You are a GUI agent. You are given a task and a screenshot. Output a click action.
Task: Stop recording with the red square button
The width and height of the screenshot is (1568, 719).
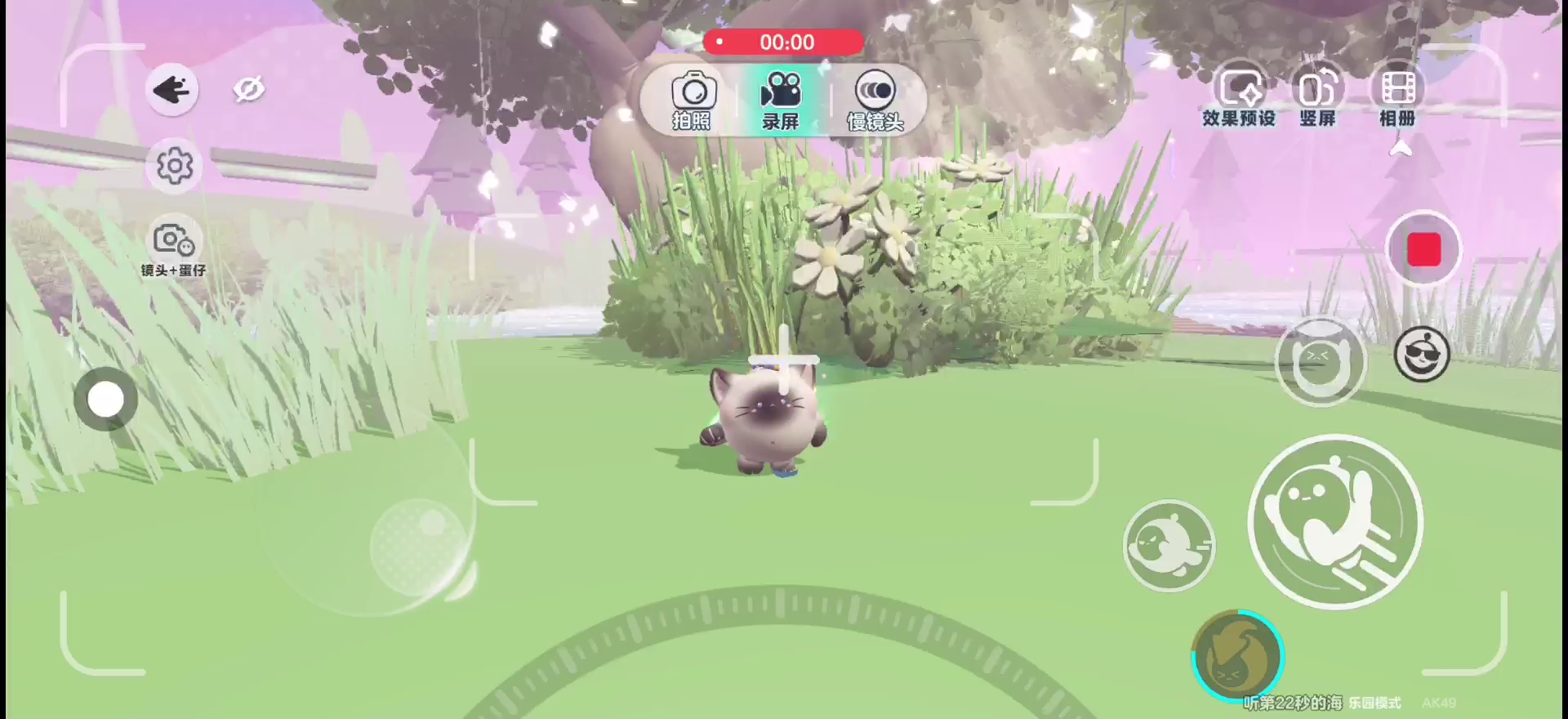coord(1423,249)
